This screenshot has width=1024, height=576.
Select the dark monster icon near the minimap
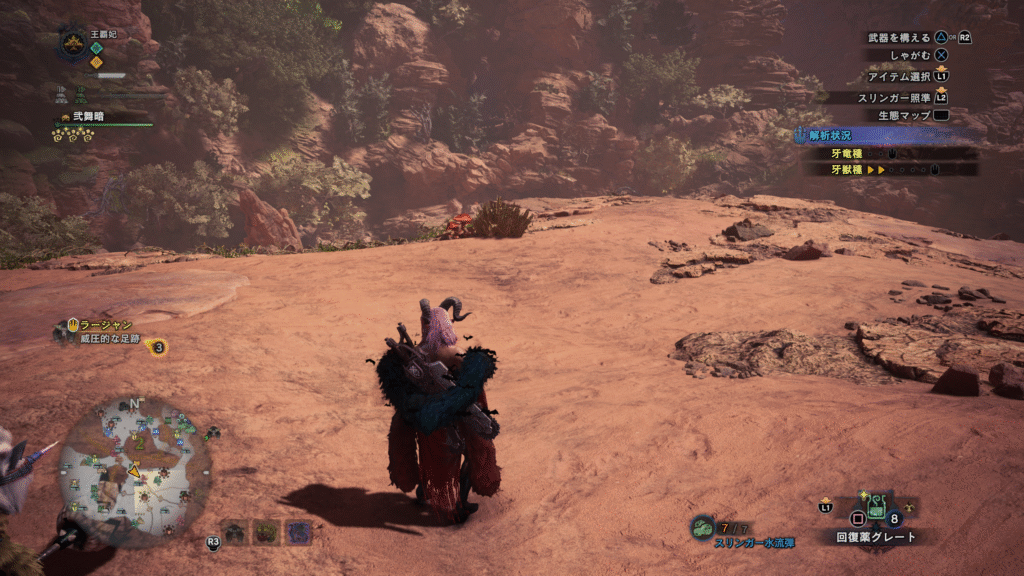point(235,532)
